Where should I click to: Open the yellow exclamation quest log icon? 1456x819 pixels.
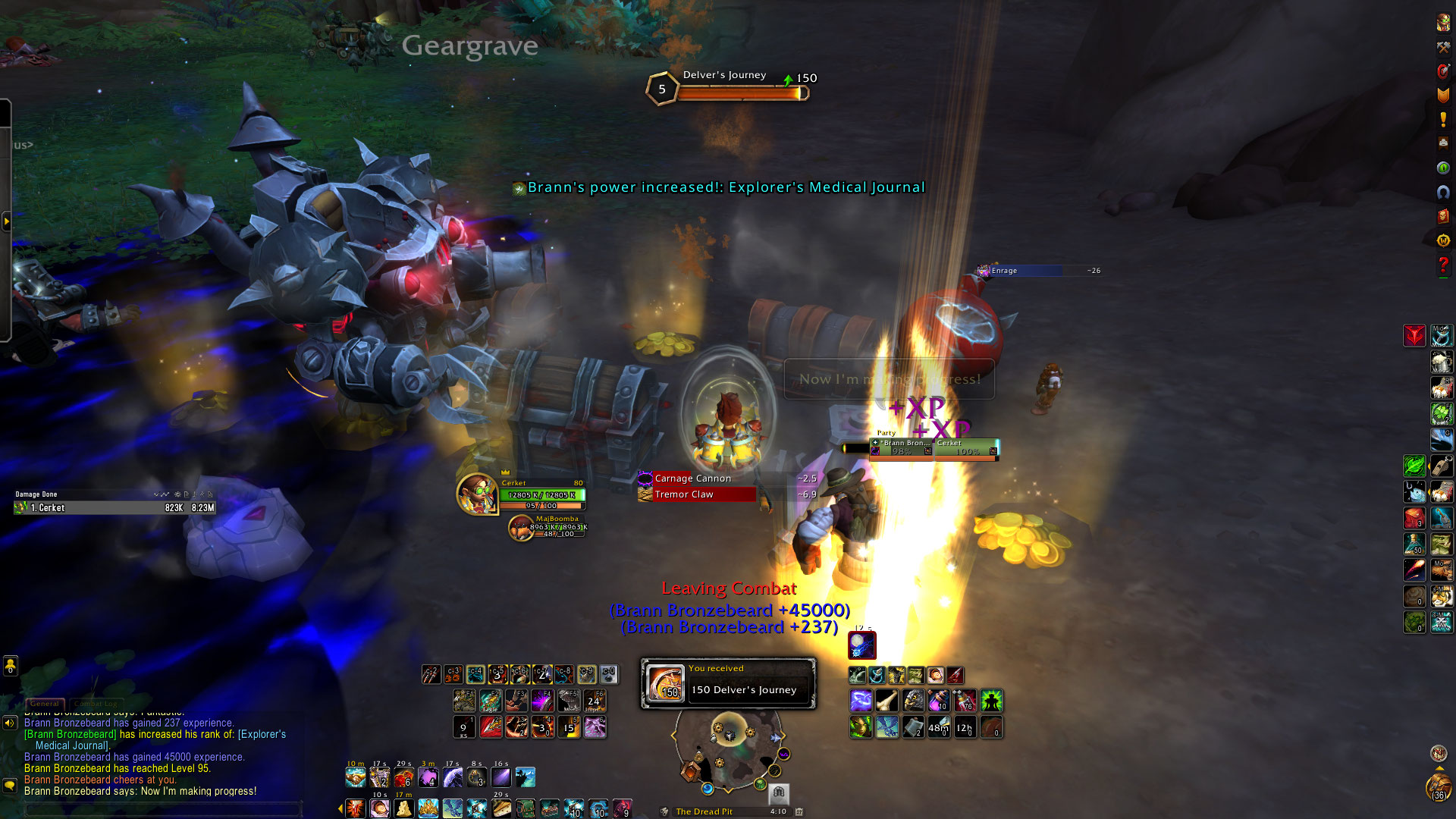pos(1443,120)
